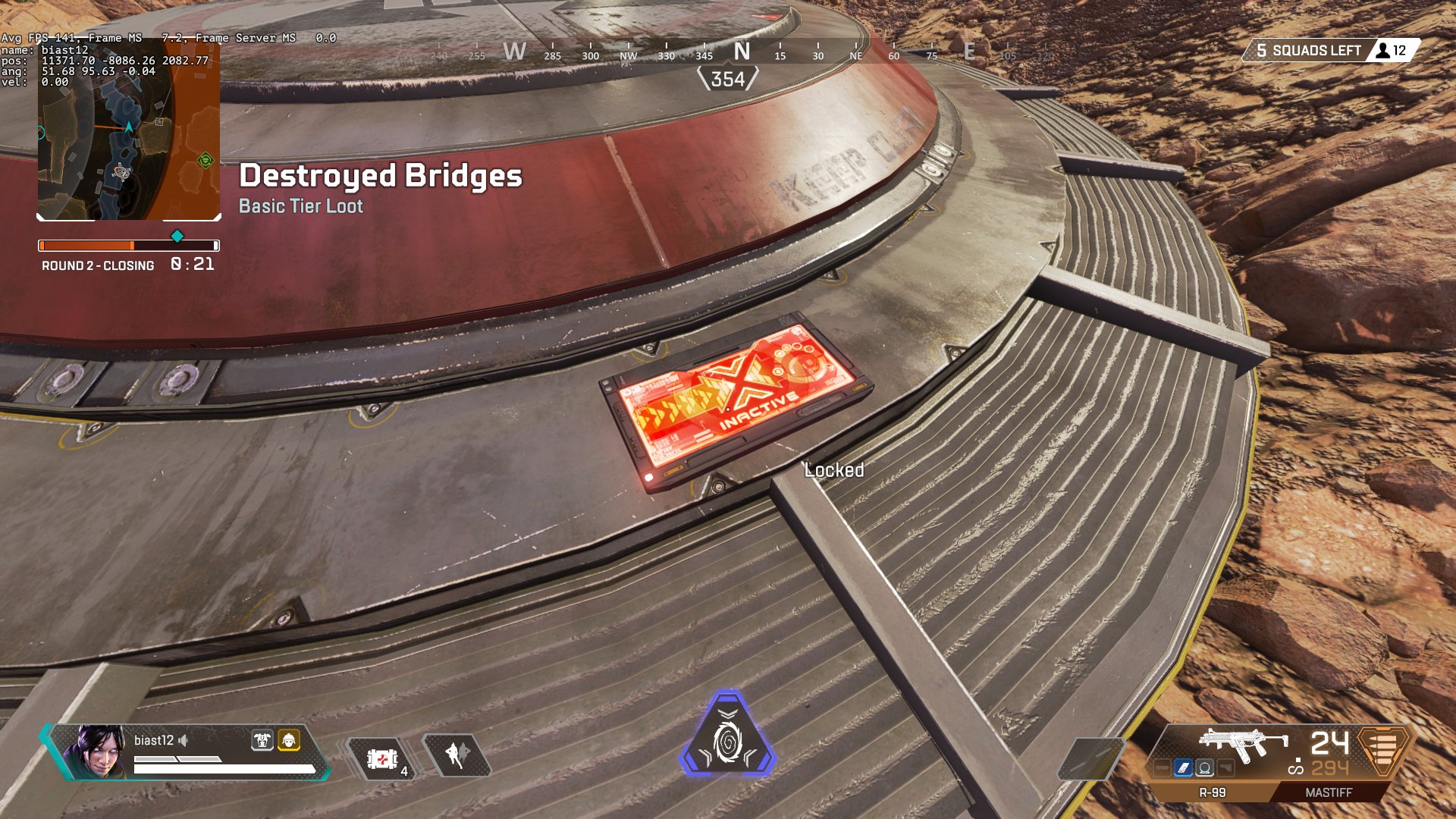Click the North marker on the compass
1456x819 pixels.
click(742, 52)
